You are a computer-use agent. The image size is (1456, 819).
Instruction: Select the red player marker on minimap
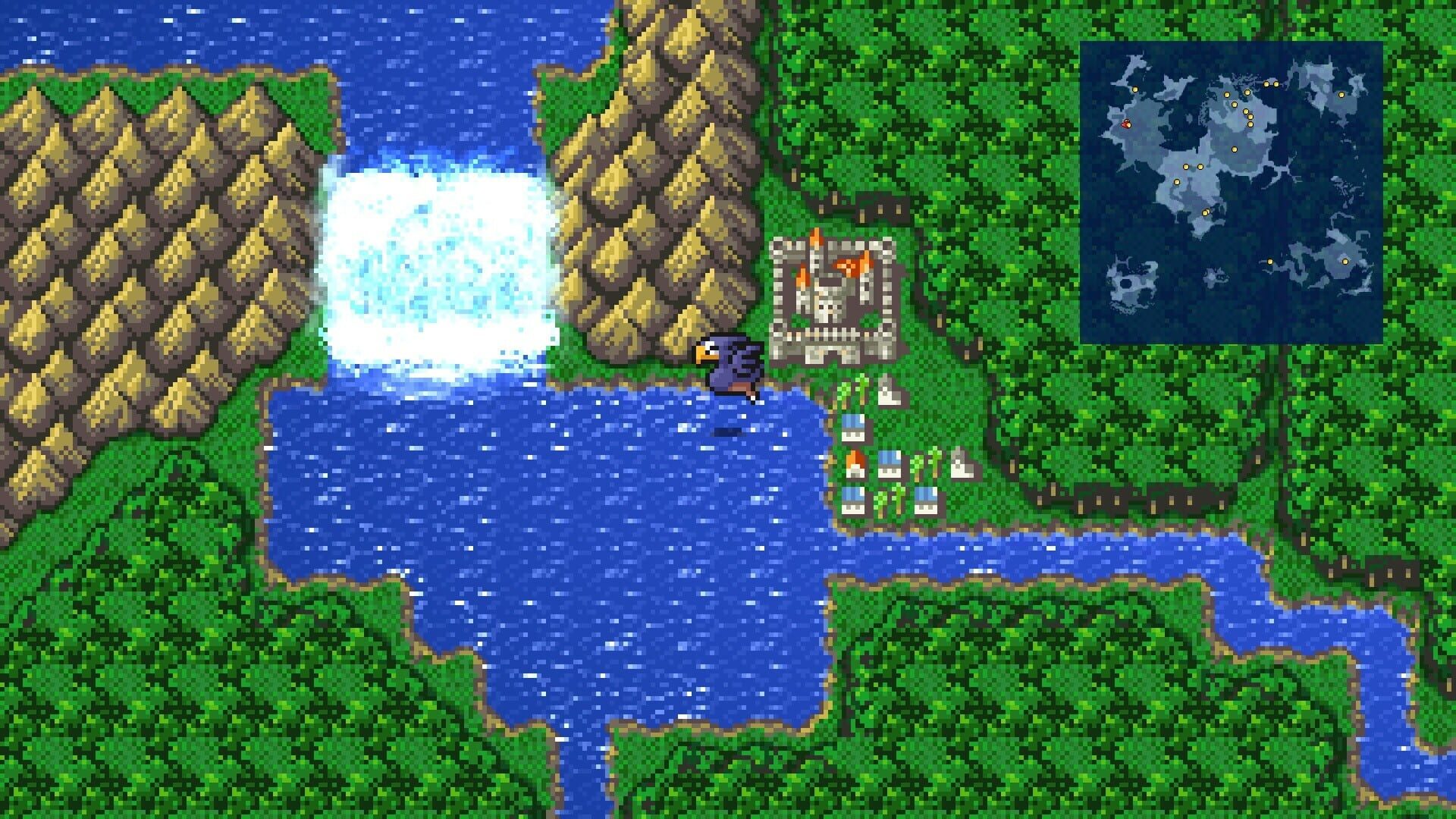1126,124
